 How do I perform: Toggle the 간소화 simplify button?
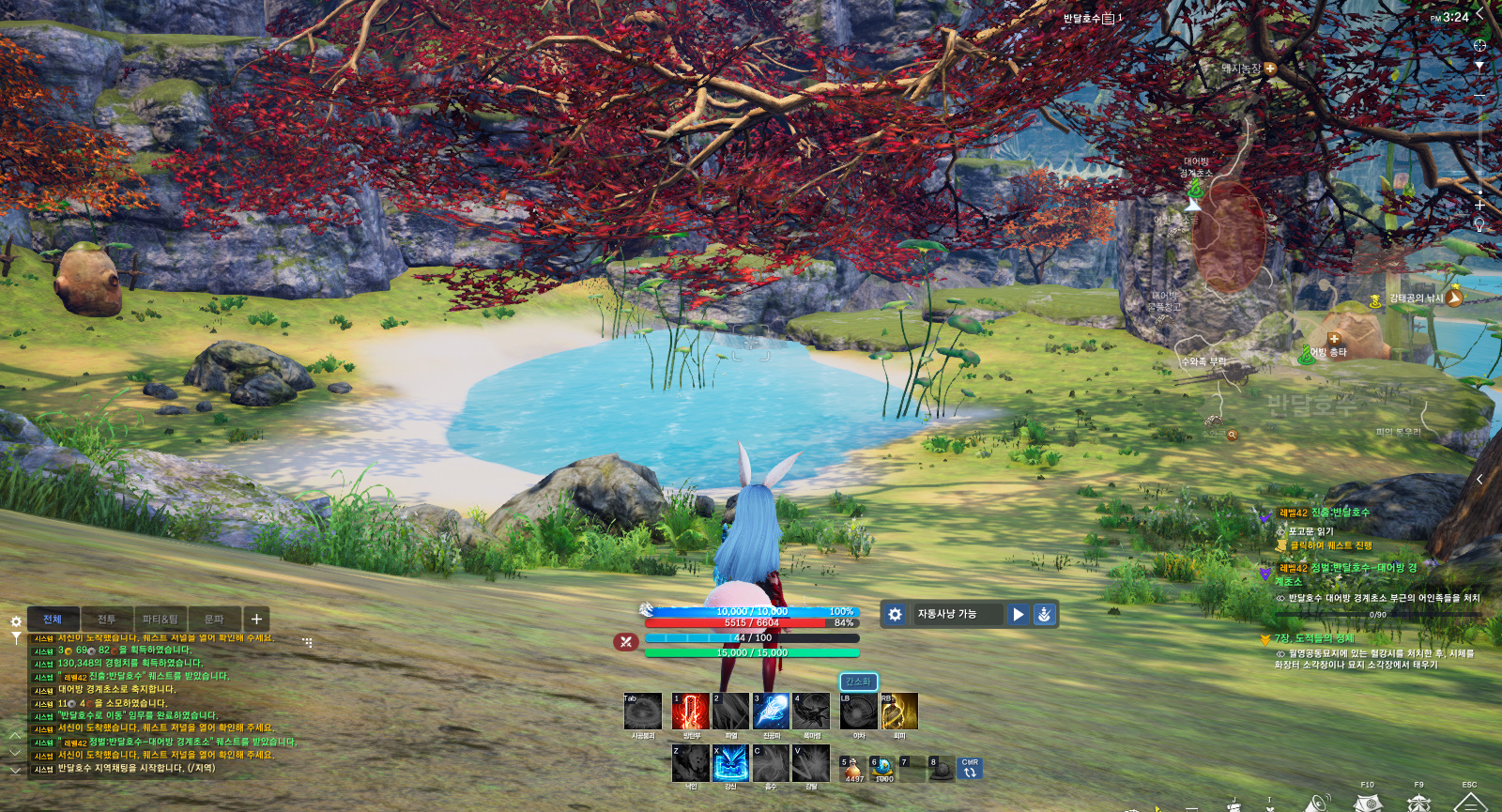[x=858, y=682]
